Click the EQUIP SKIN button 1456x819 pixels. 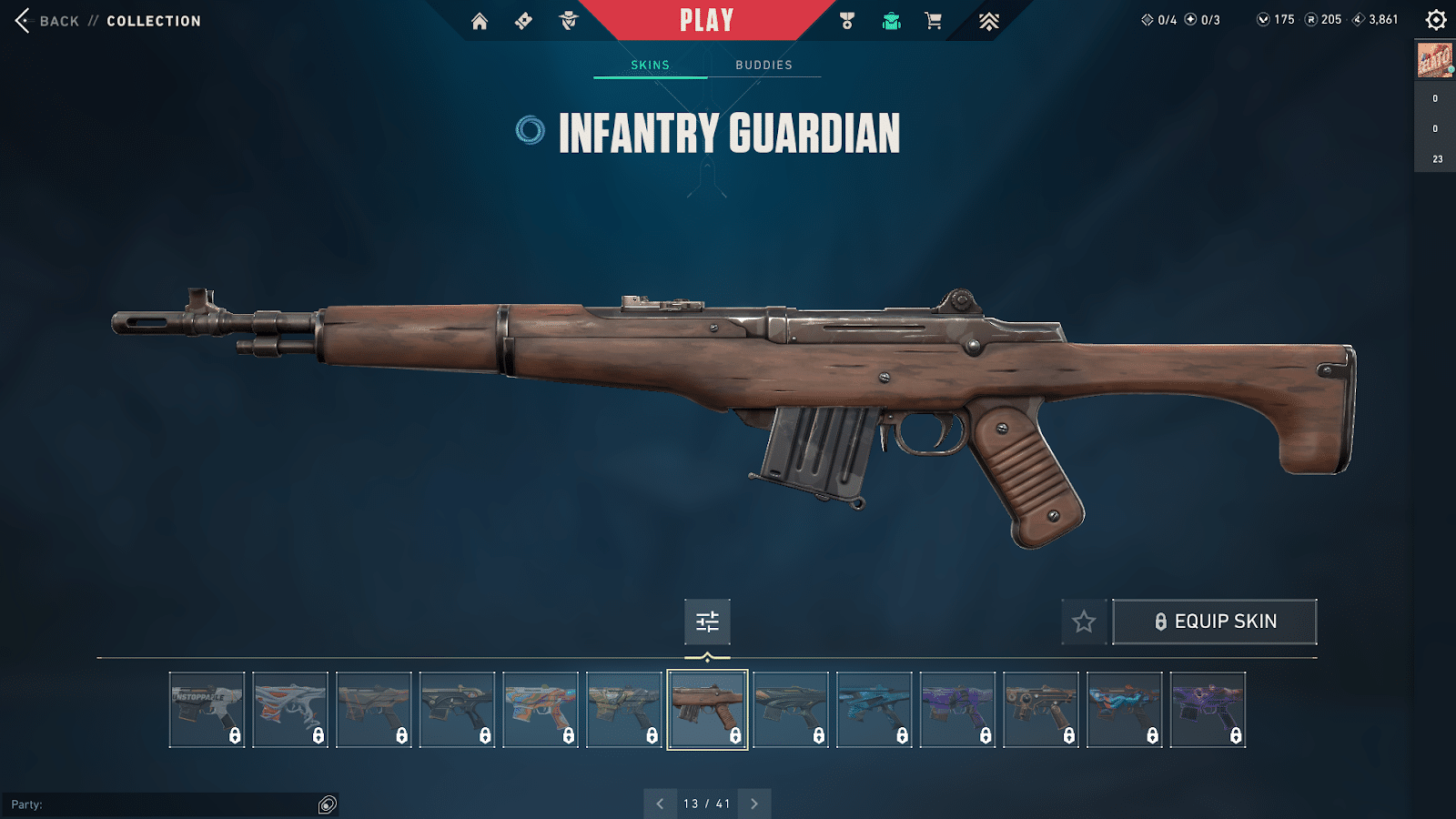1215,620
